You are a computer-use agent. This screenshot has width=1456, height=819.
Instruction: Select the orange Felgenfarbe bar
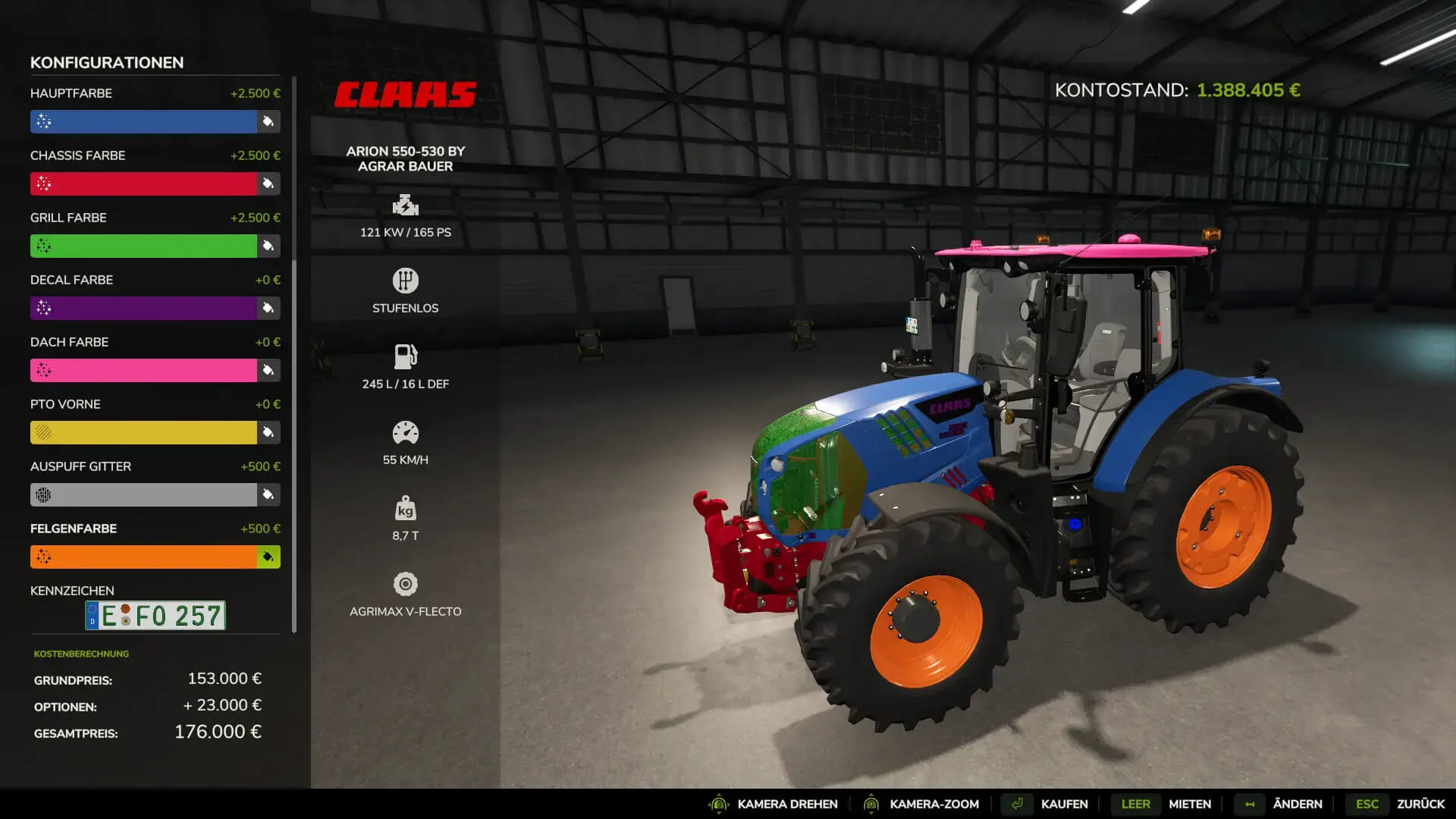pos(143,557)
